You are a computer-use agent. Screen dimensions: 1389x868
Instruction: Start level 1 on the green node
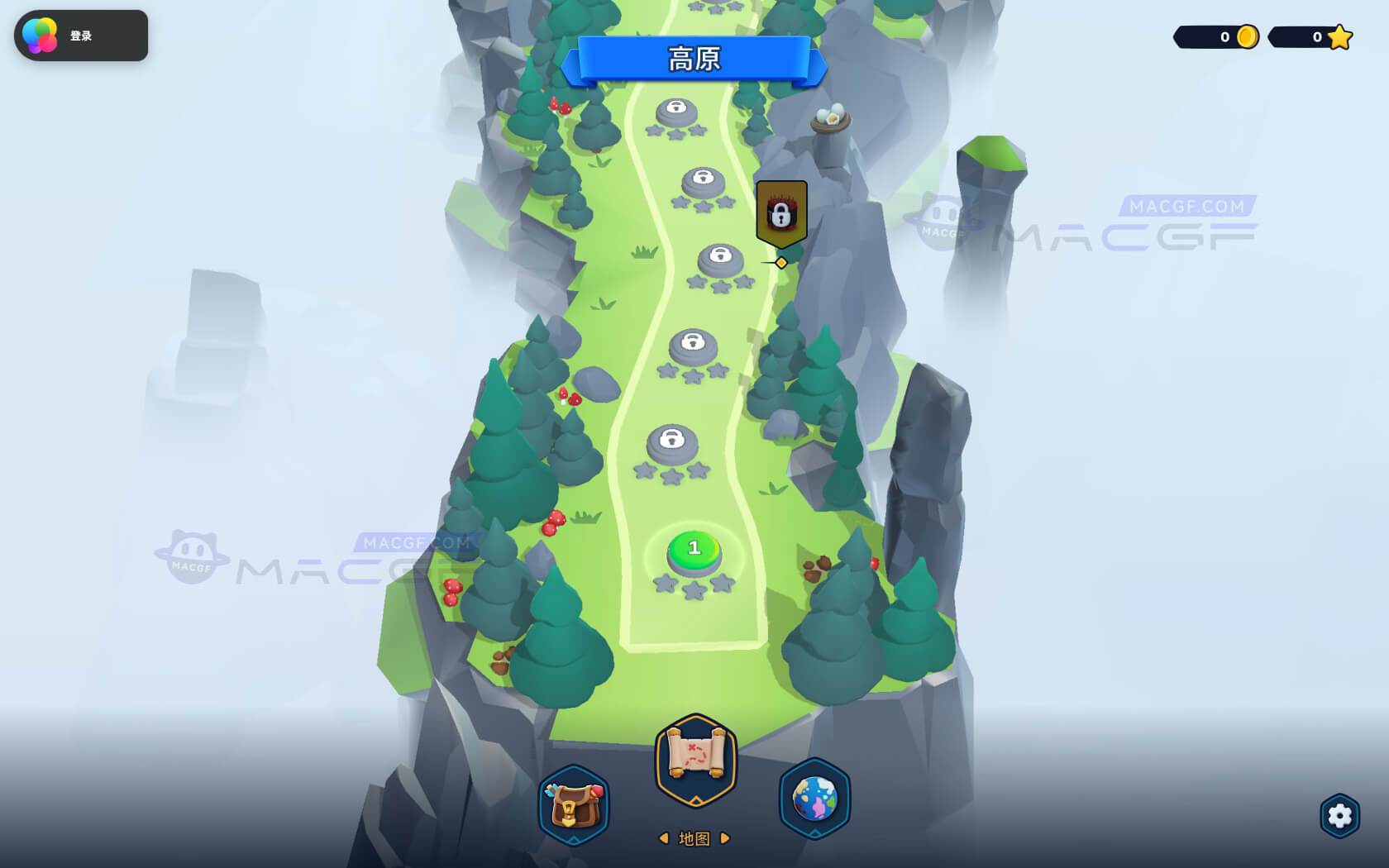tap(693, 548)
